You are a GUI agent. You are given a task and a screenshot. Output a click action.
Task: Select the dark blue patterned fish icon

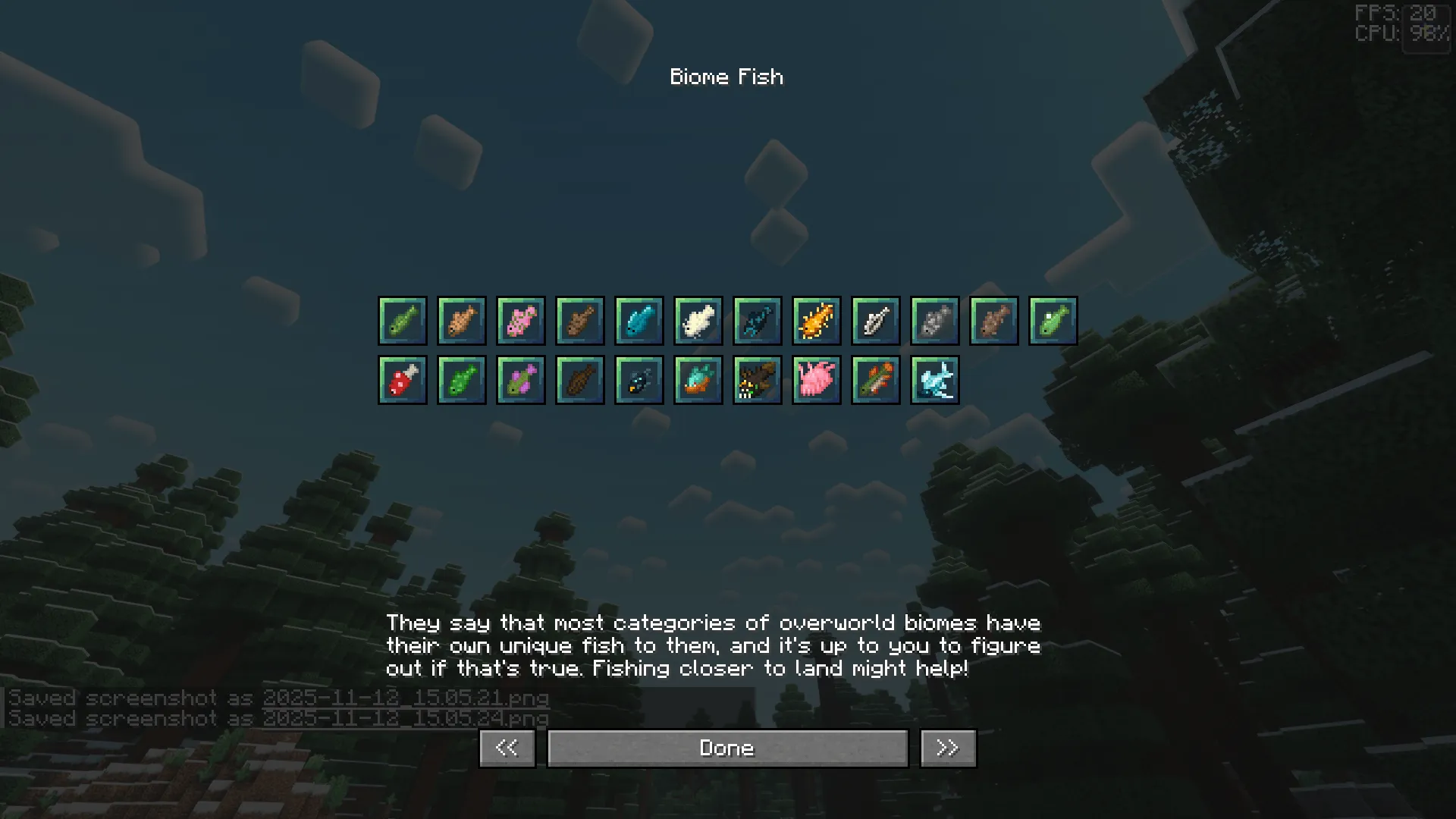pyautogui.click(x=758, y=320)
